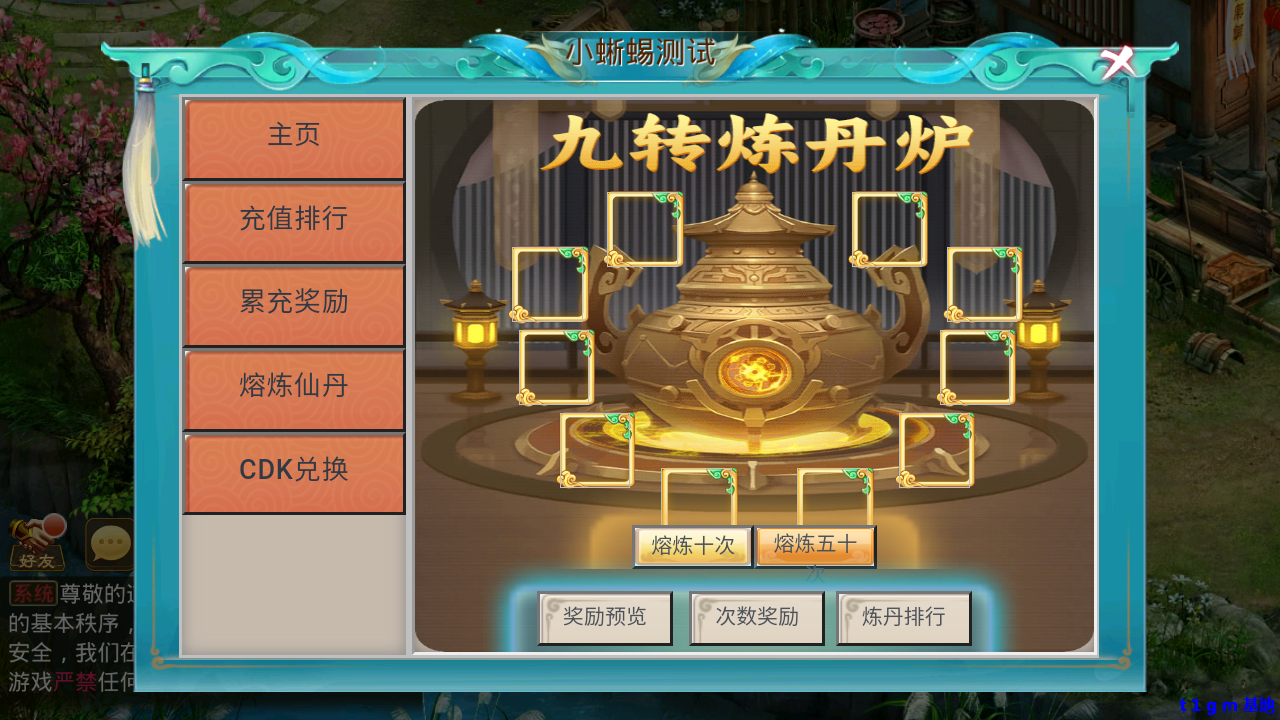
Task: Open the chat bubble icon
Action: pyautogui.click(x=110, y=543)
